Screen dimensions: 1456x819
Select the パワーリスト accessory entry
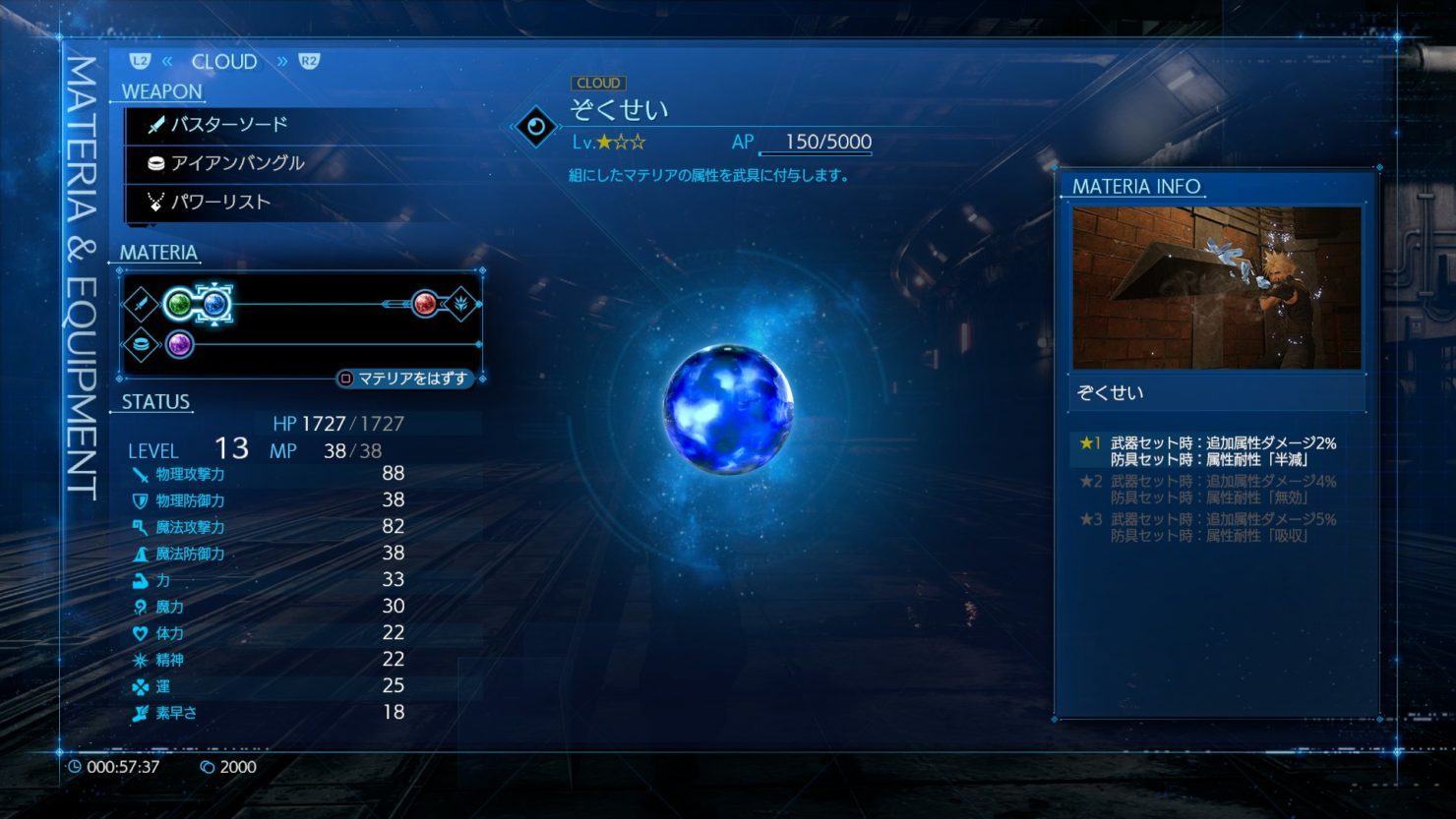(x=219, y=203)
